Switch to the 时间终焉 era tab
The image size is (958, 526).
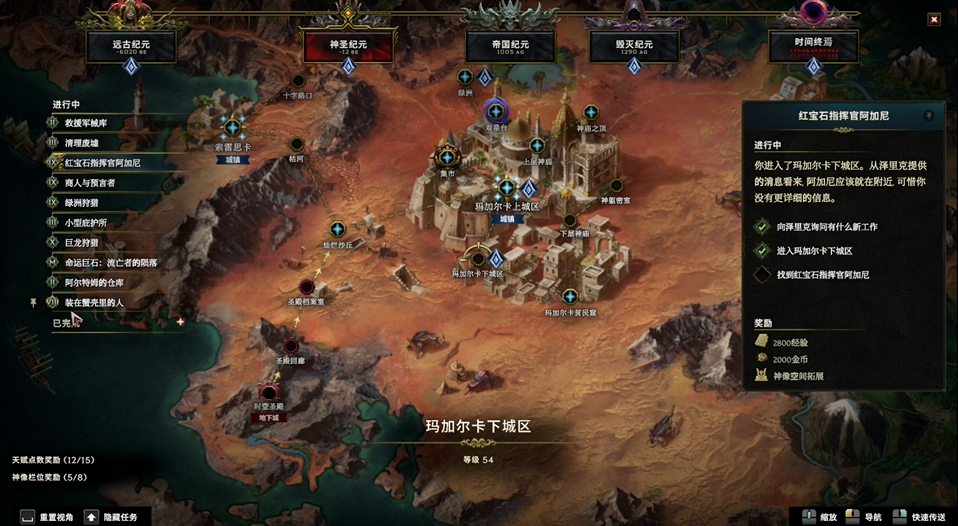point(813,45)
